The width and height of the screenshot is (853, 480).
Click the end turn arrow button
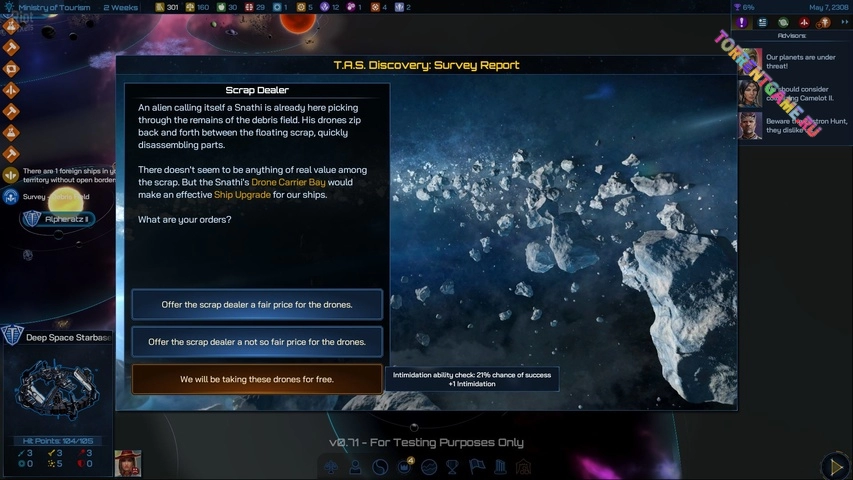click(835, 466)
